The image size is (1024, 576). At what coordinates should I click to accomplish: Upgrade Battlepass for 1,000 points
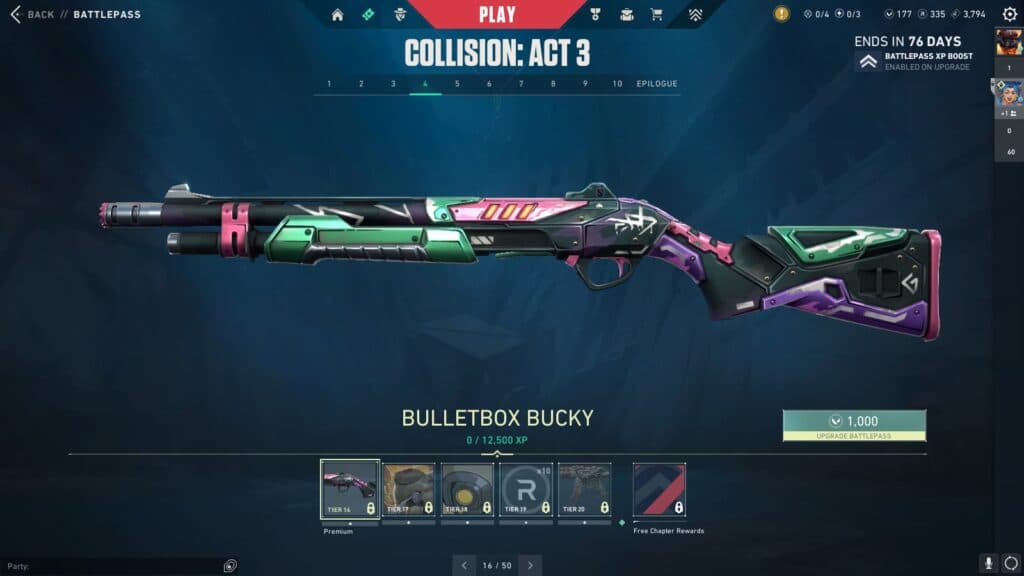tap(854, 425)
